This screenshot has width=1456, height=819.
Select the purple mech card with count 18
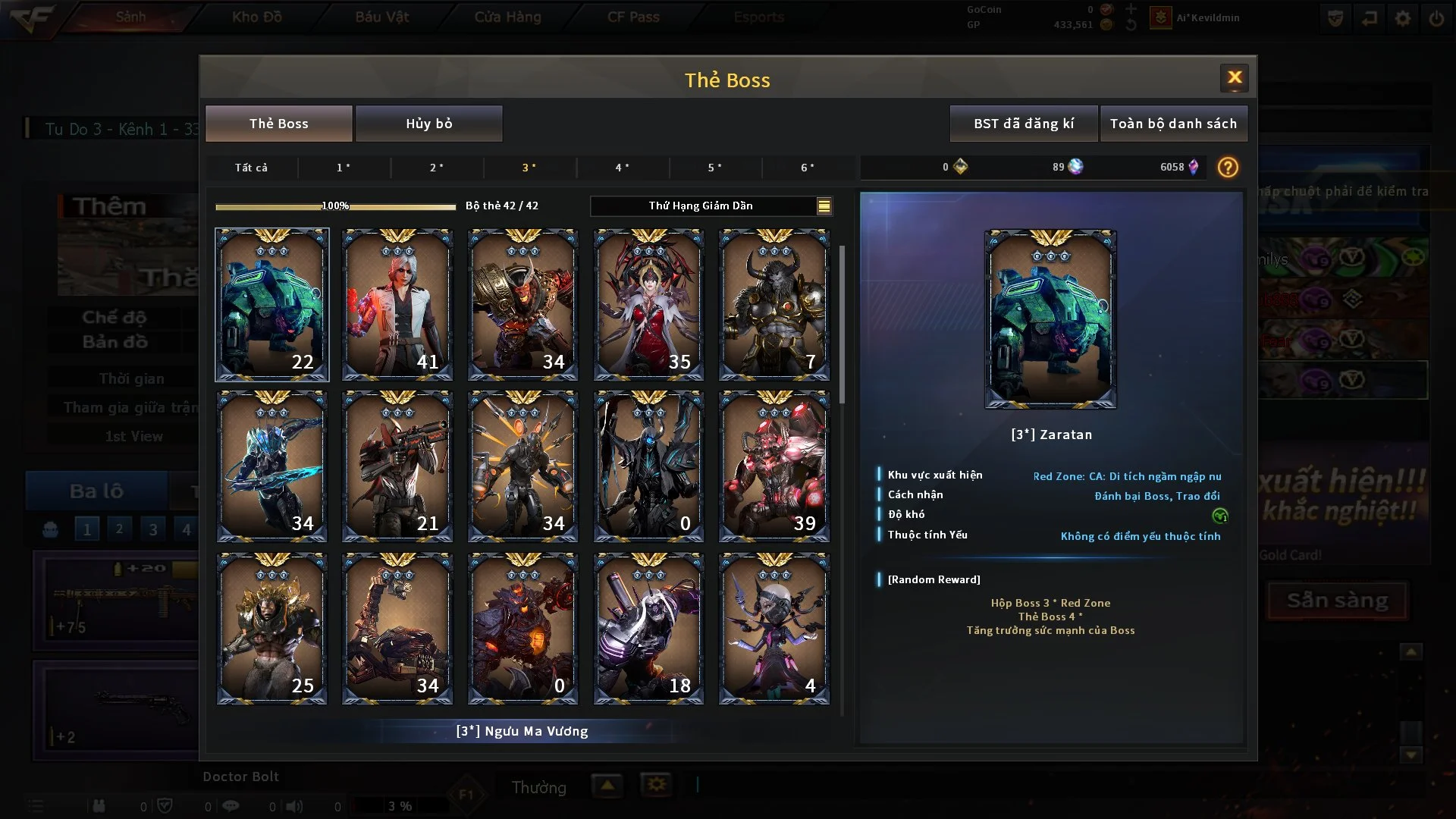tap(648, 629)
